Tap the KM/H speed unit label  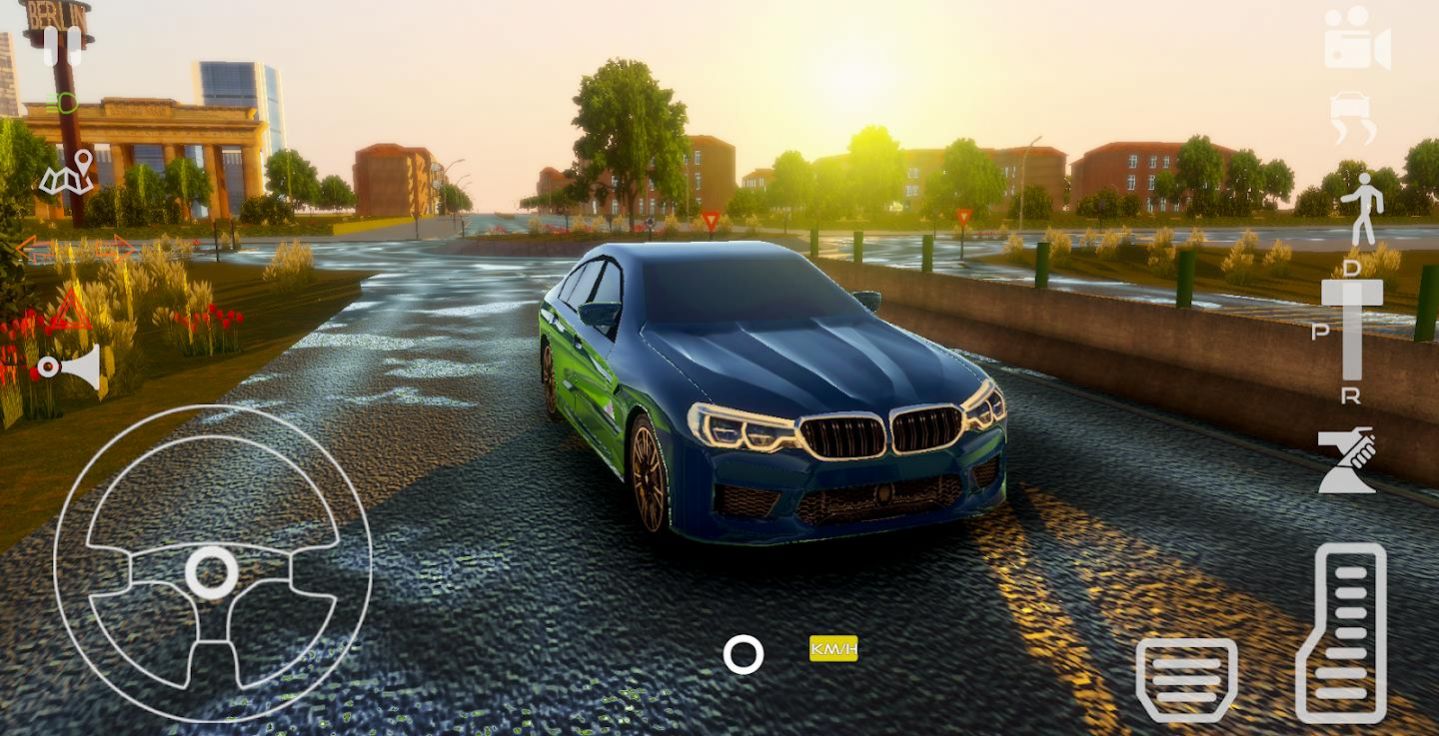pos(832,649)
